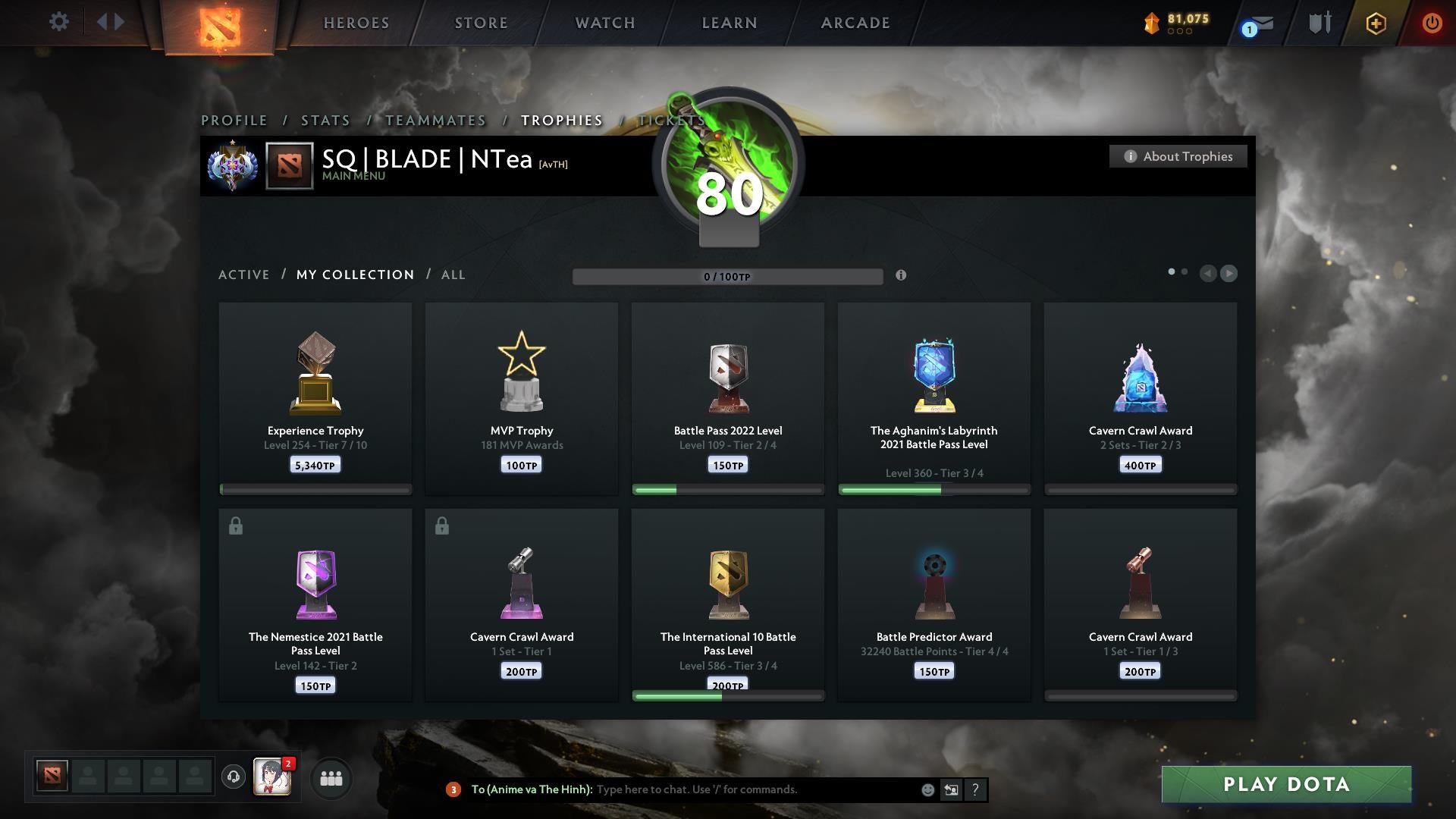Go back with left pagination arrow
The width and height of the screenshot is (1456, 819).
1209,274
